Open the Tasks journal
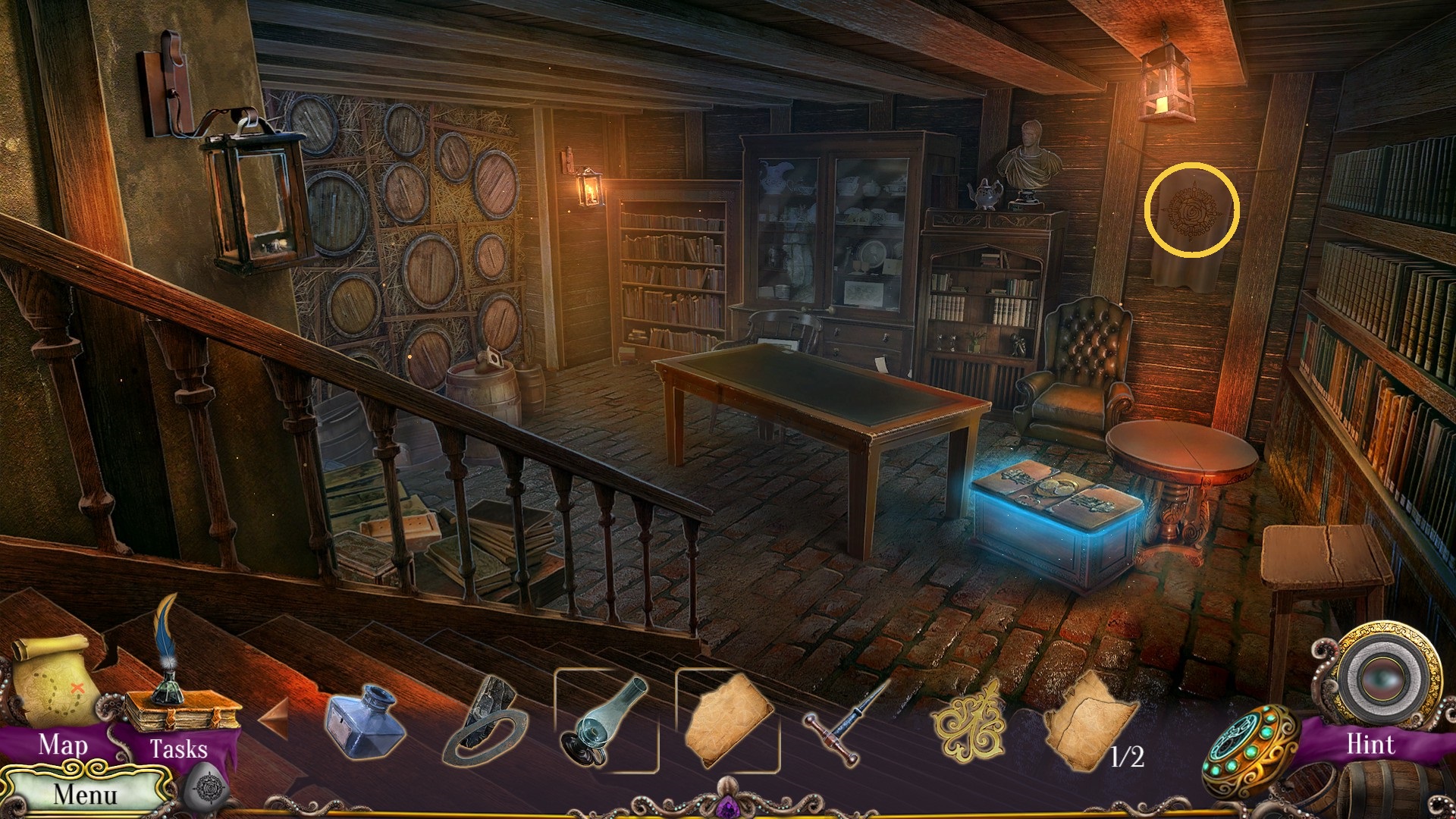This screenshot has height=819, width=1456. pyautogui.click(x=178, y=728)
